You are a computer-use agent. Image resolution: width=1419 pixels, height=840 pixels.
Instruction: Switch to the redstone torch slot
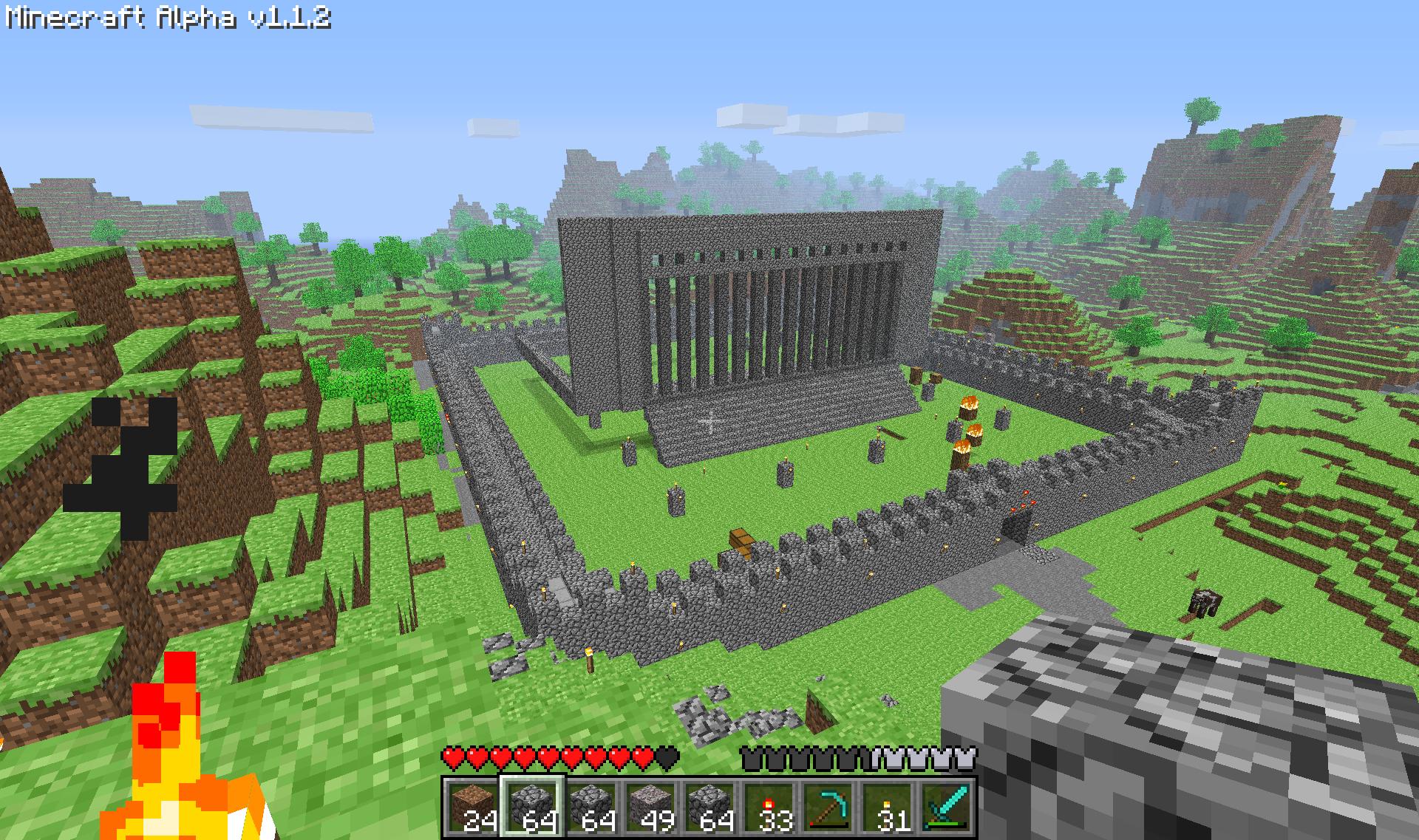769,807
